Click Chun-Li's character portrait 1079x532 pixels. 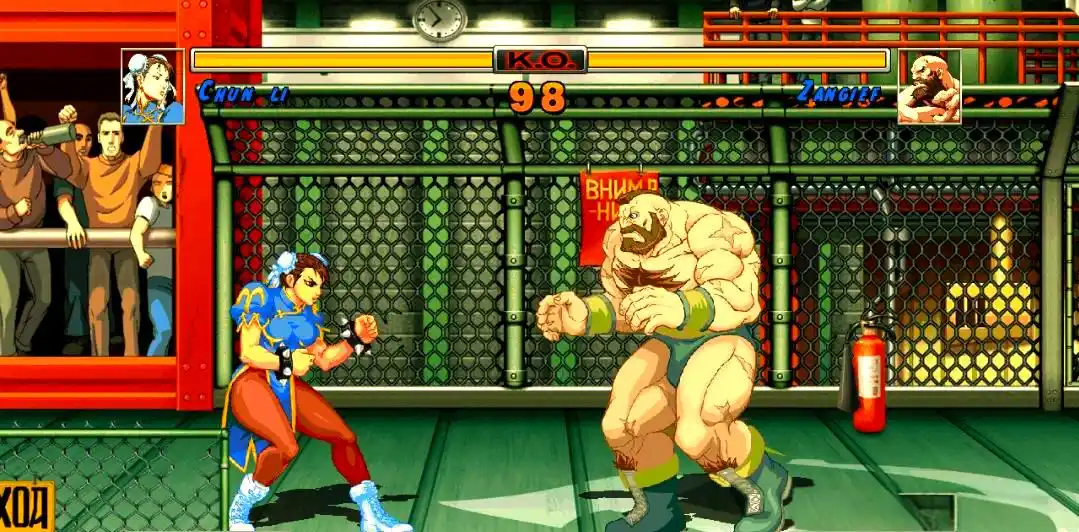coord(153,87)
